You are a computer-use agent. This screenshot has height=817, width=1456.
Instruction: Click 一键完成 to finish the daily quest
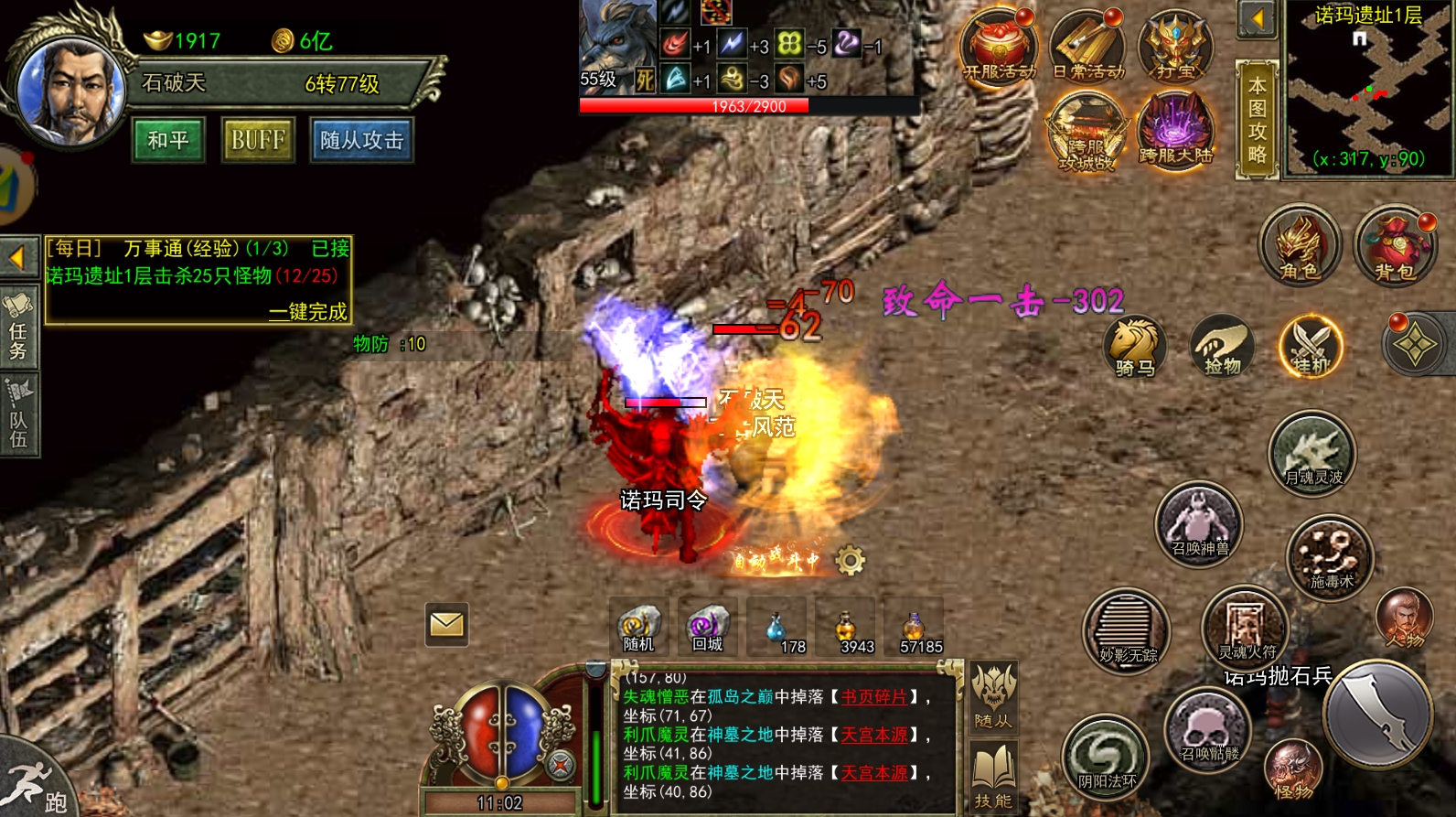pos(307,312)
